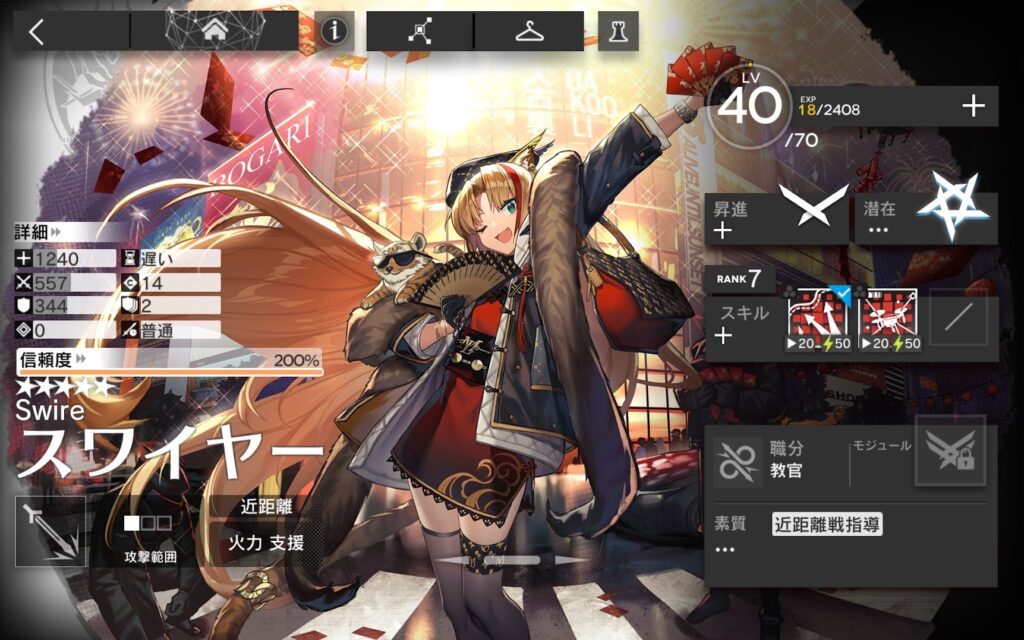Return to the home screen

[x=214, y=31]
